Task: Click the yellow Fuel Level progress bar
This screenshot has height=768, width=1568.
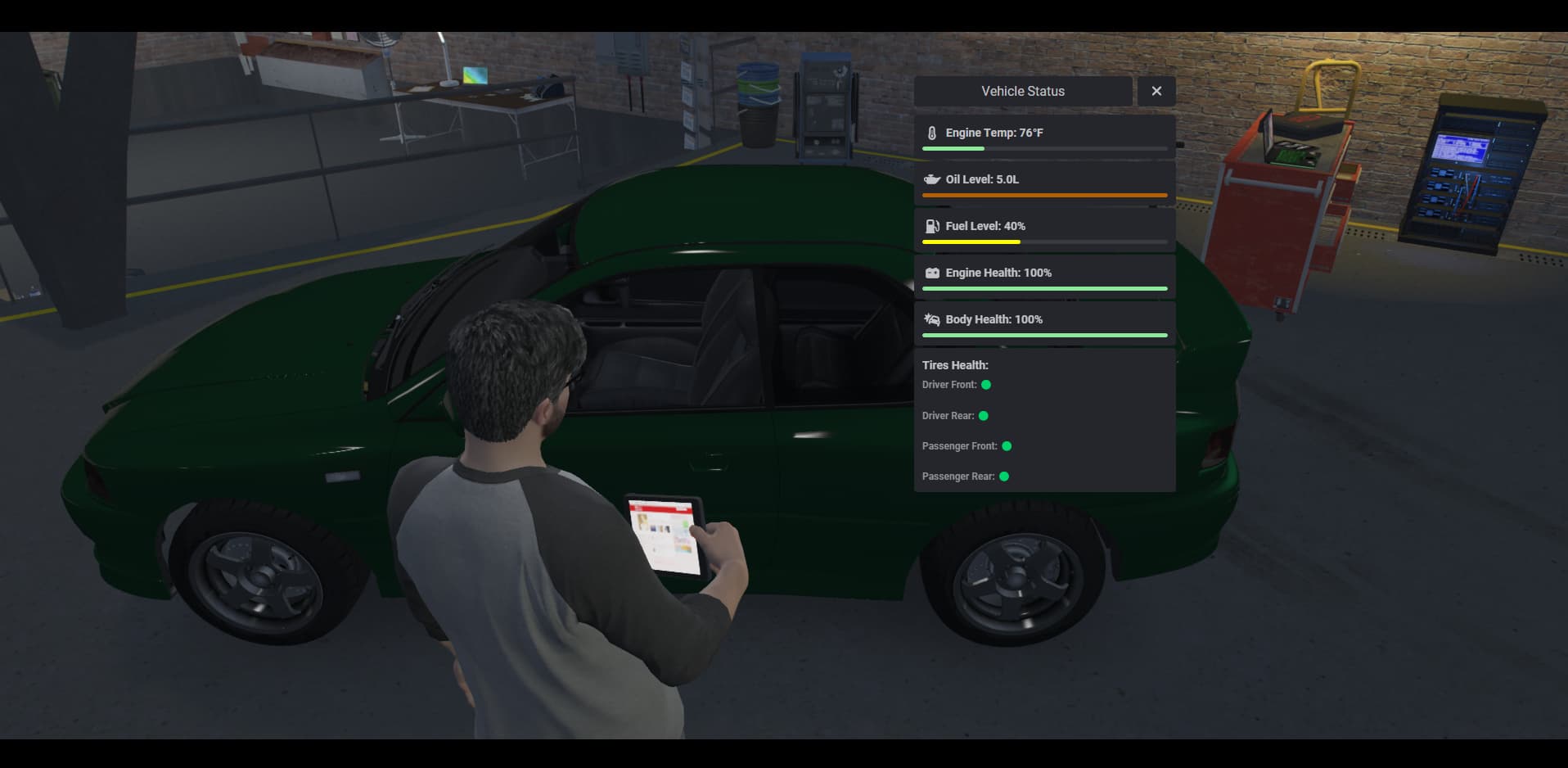Action: point(971,242)
